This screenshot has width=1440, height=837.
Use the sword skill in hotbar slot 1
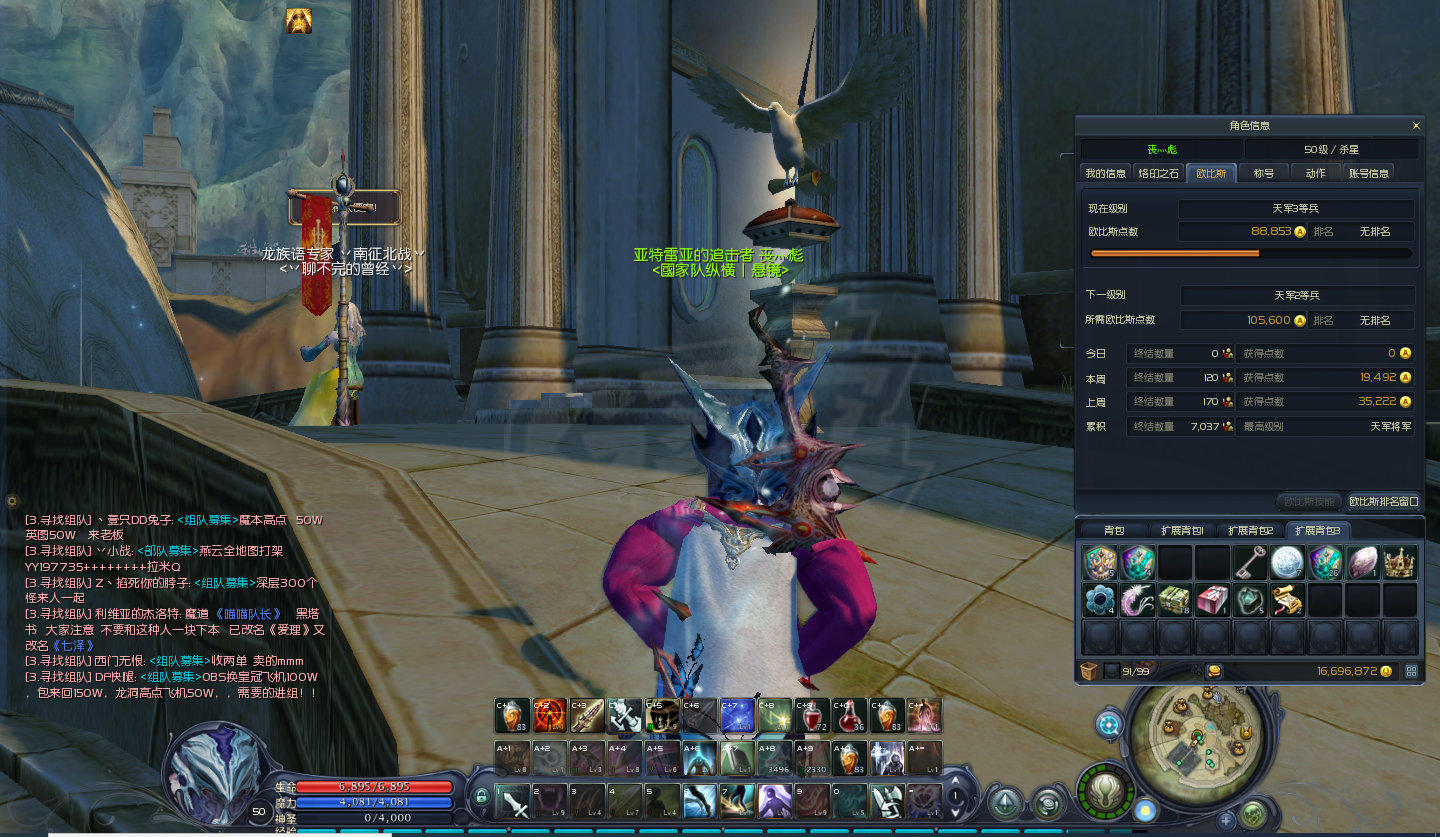pos(514,801)
